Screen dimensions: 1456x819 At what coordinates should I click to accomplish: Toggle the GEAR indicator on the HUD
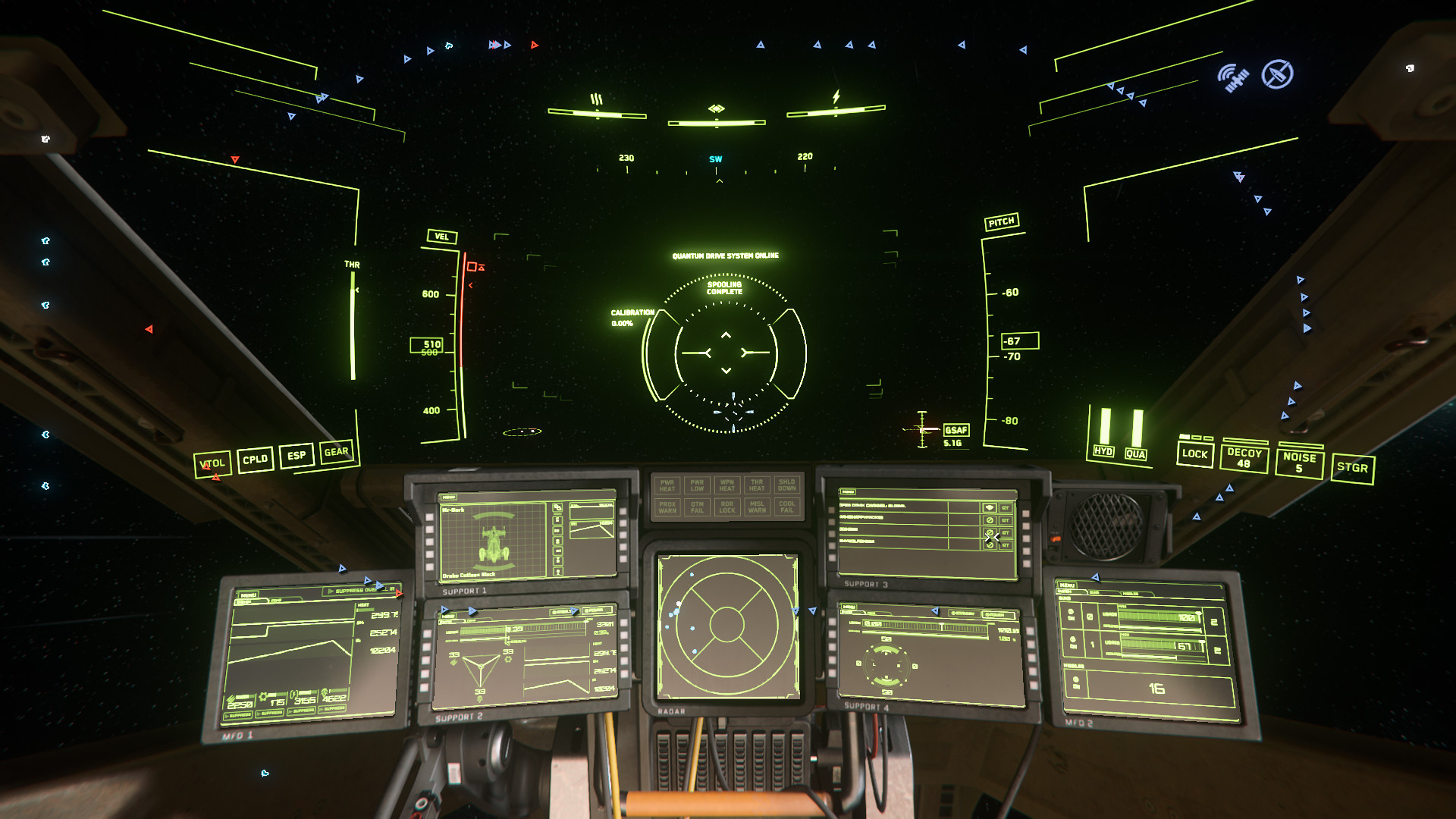pos(337,452)
